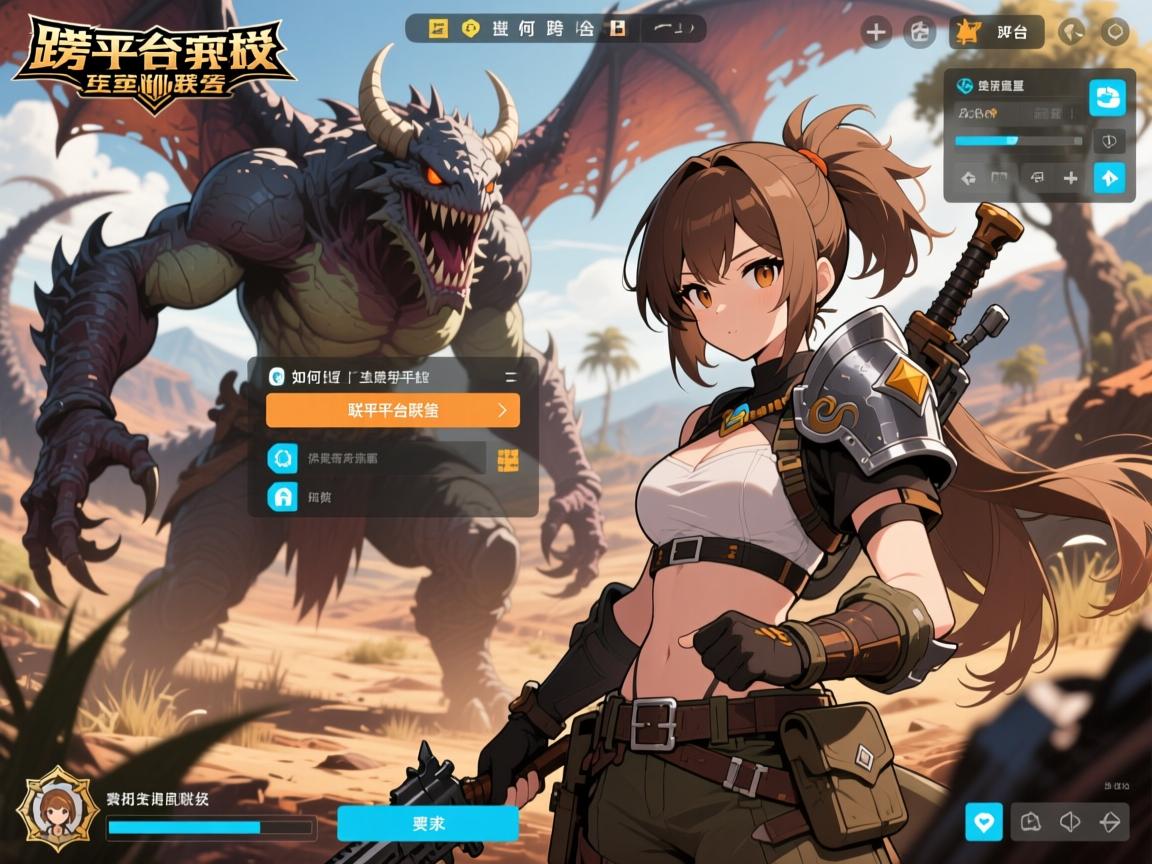The width and height of the screenshot is (1152, 864).
Task: Click the orange button with the arrow
Action: 392,410
